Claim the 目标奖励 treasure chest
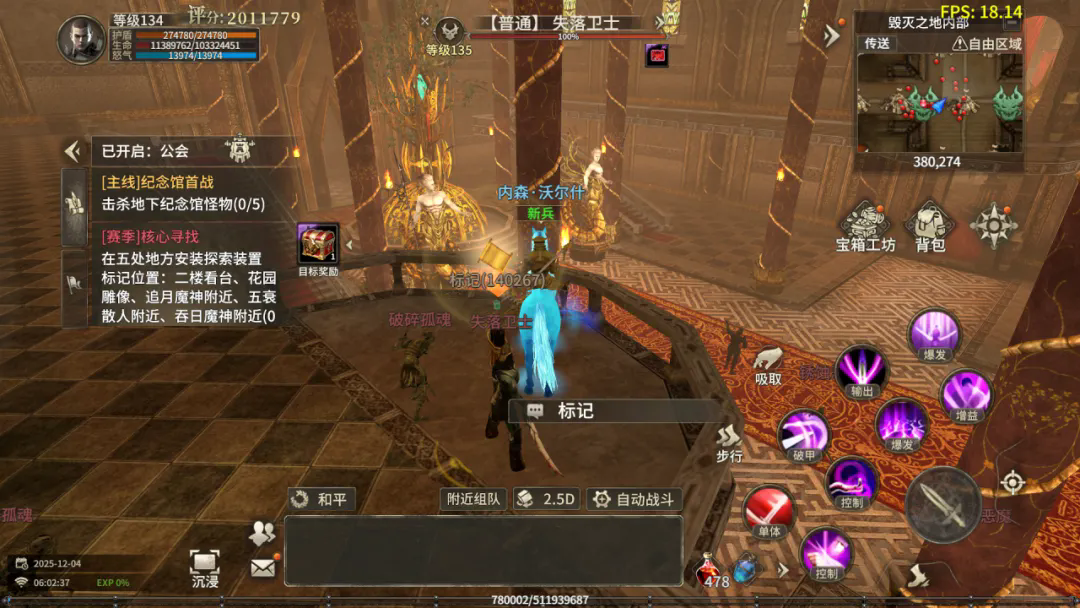 (x=318, y=245)
